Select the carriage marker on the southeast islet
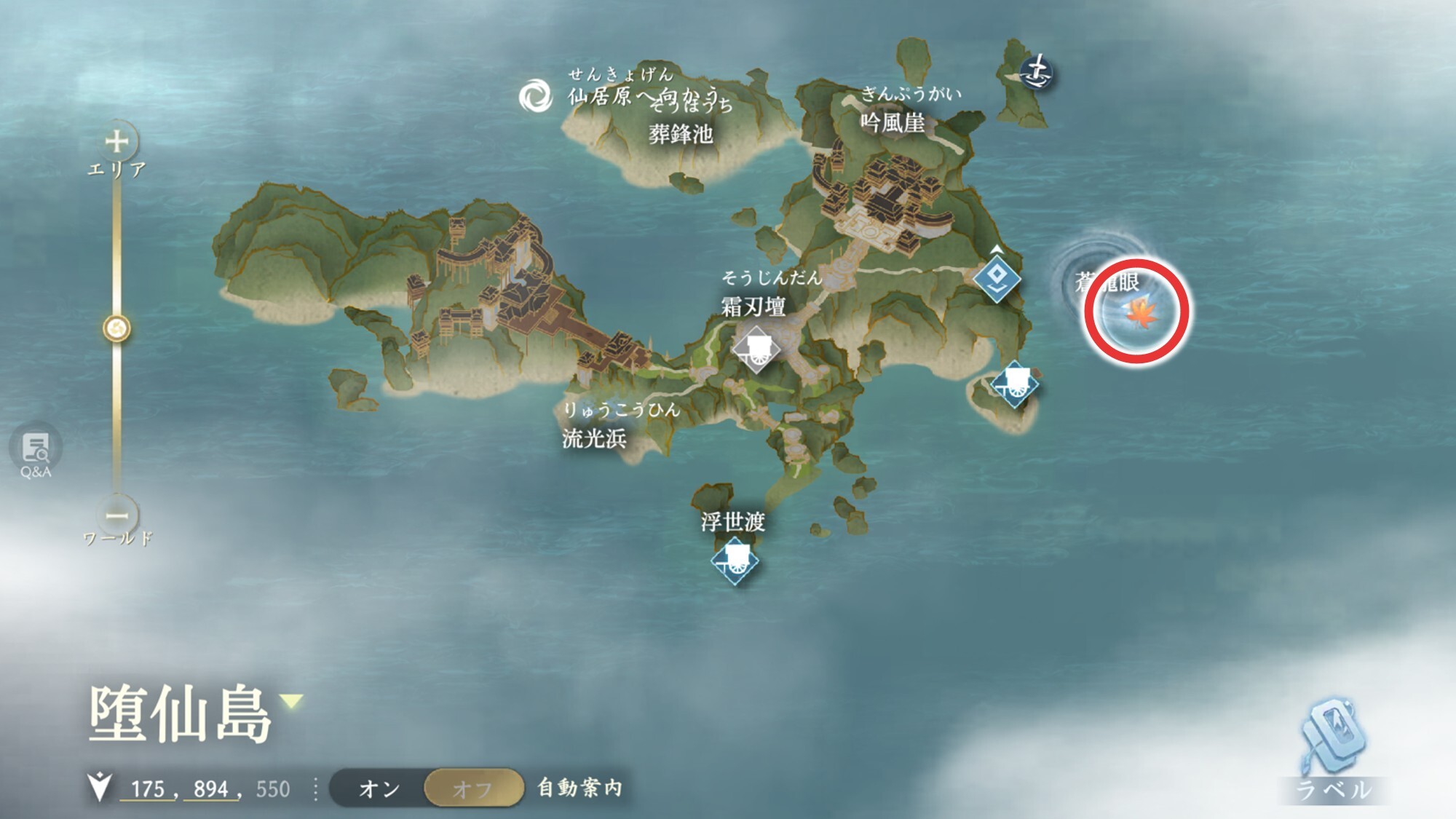Image resolution: width=1456 pixels, height=819 pixels. coord(1015,383)
